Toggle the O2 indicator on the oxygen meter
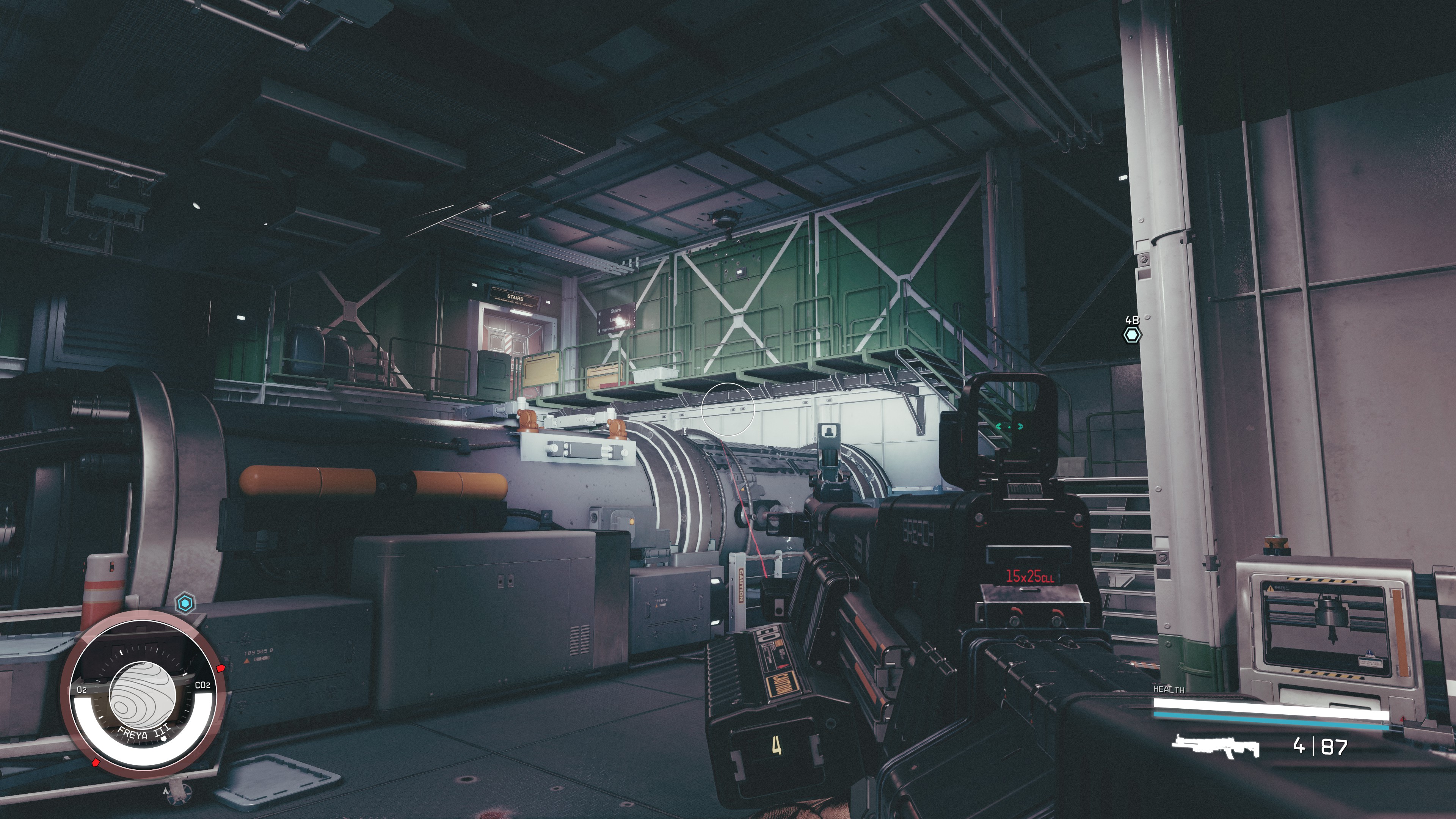This screenshot has width=1456, height=819. pyautogui.click(x=82, y=689)
